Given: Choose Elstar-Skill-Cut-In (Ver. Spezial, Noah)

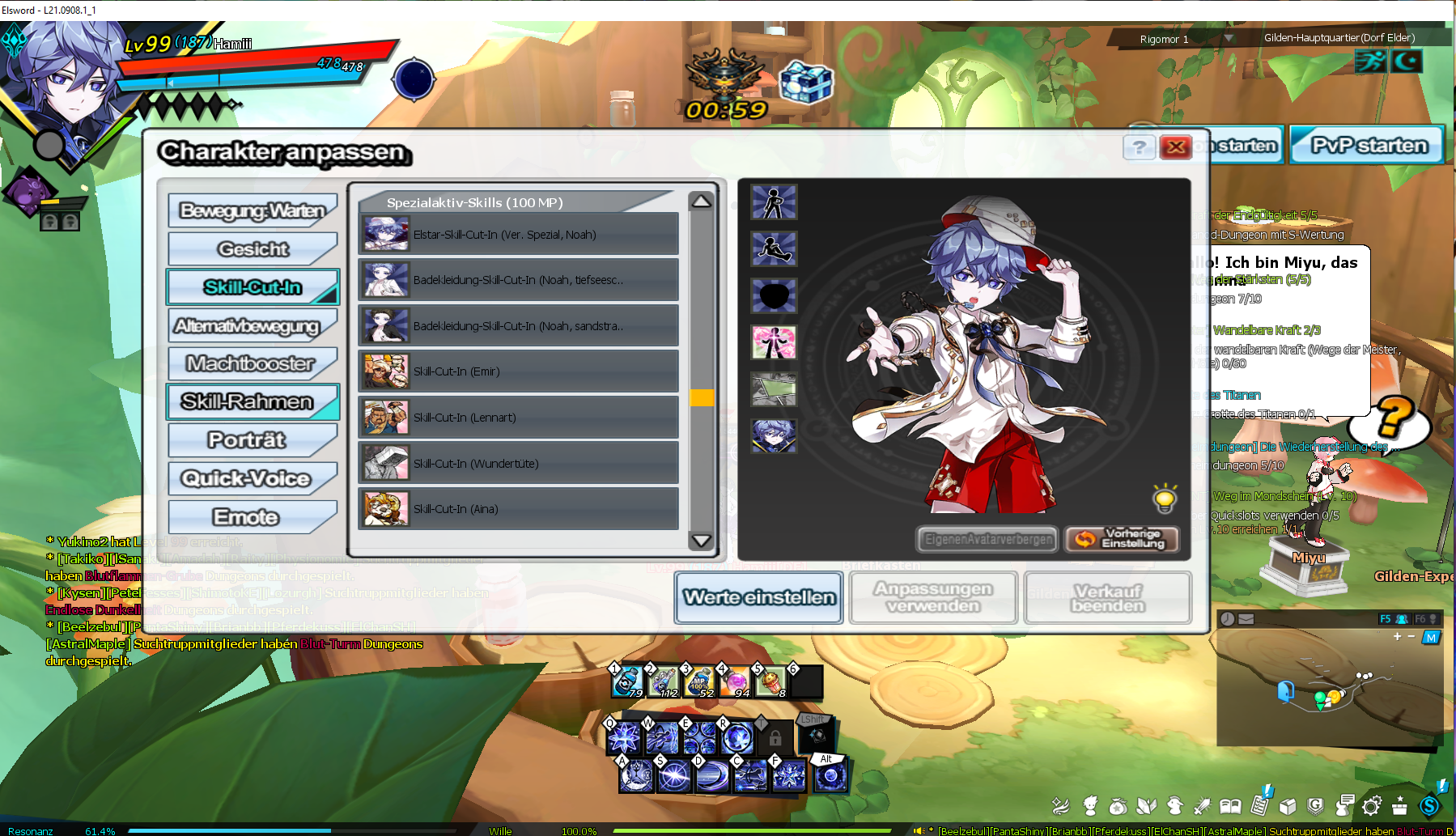Looking at the screenshot, I should click(518, 235).
